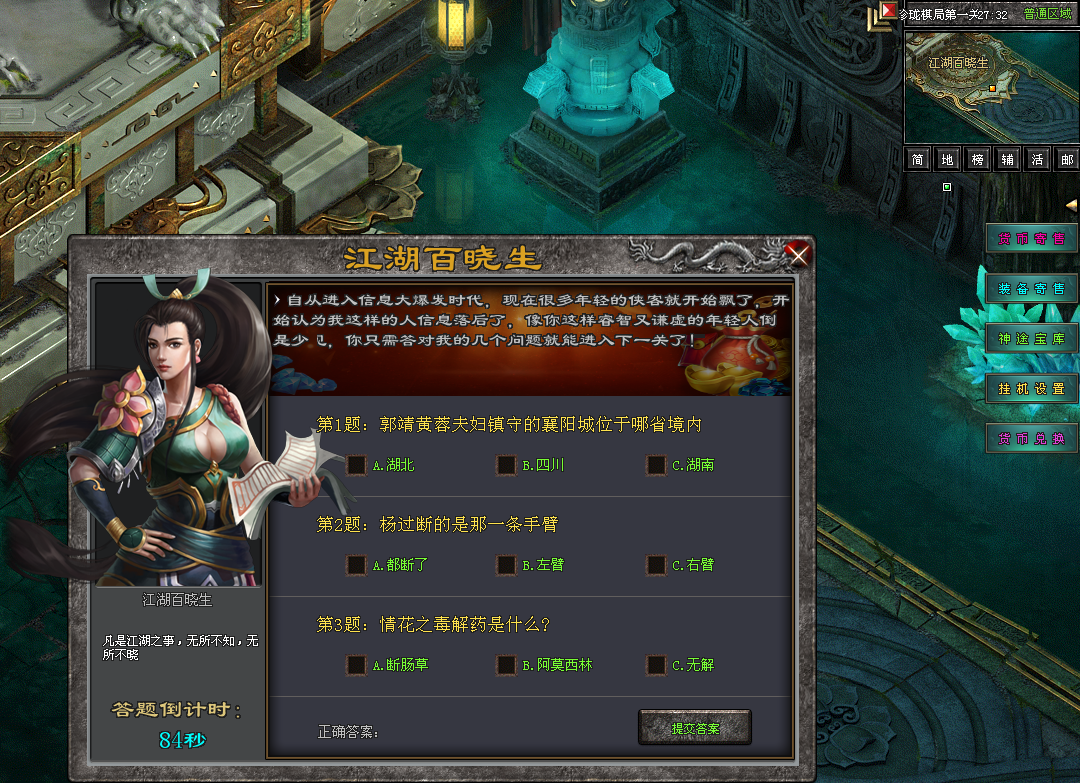Open the 货币兑换 currency exchange
This screenshot has height=783, width=1080.
1031,438
